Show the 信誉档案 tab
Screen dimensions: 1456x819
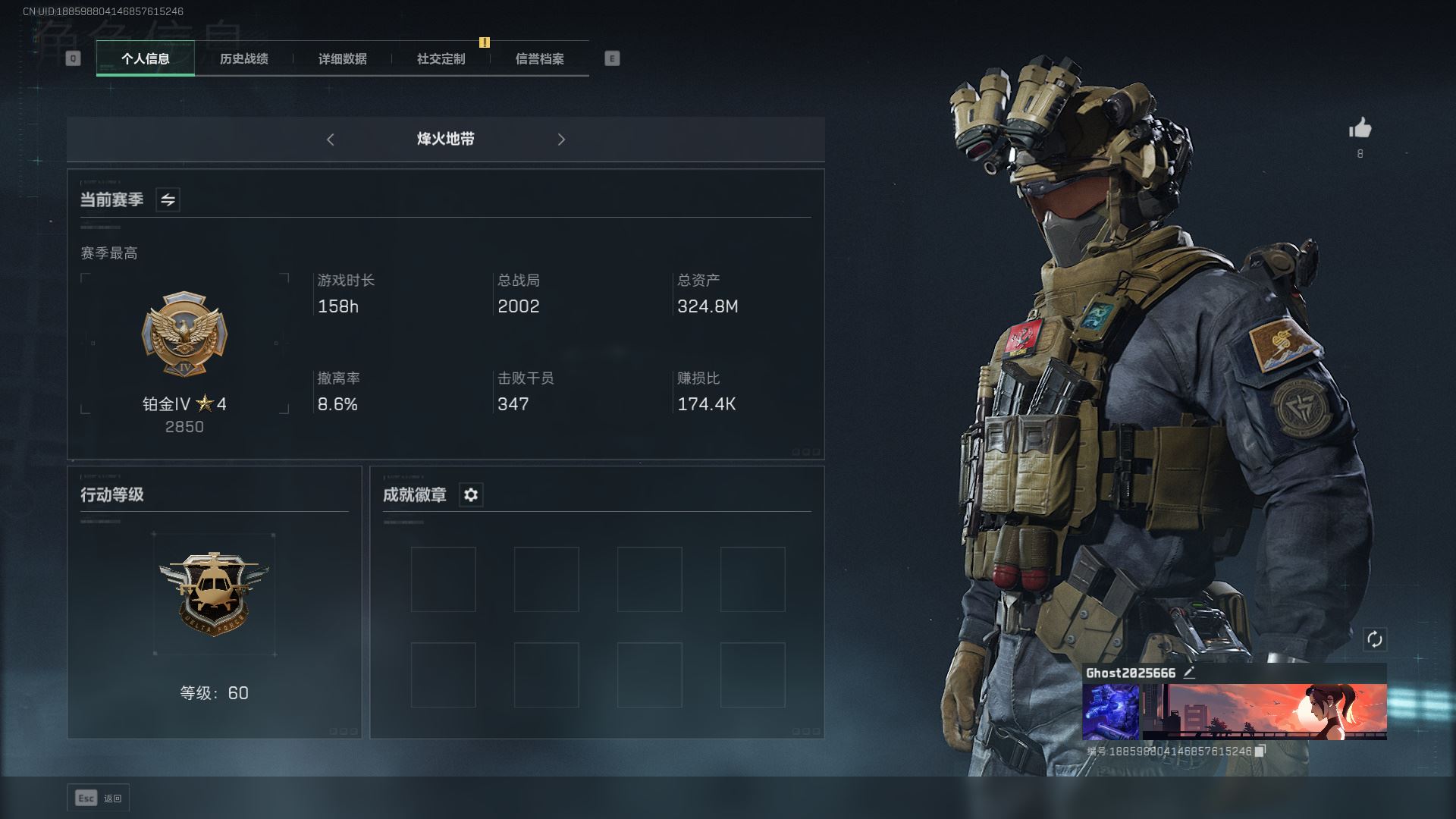[x=539, y=58]
